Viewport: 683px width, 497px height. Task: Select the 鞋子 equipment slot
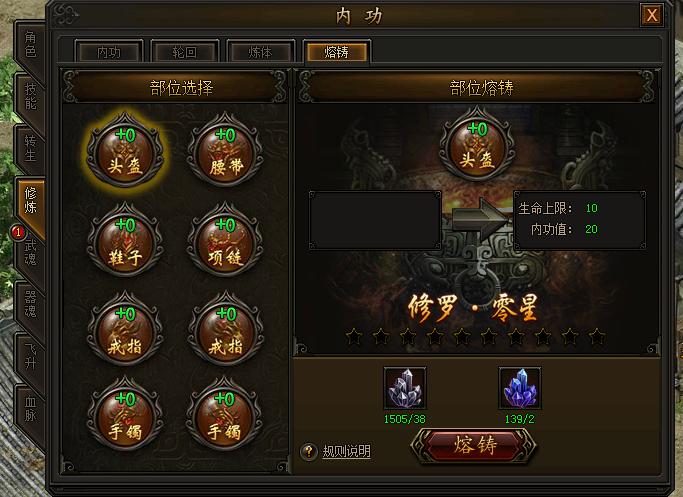click(x=124, y=242)
